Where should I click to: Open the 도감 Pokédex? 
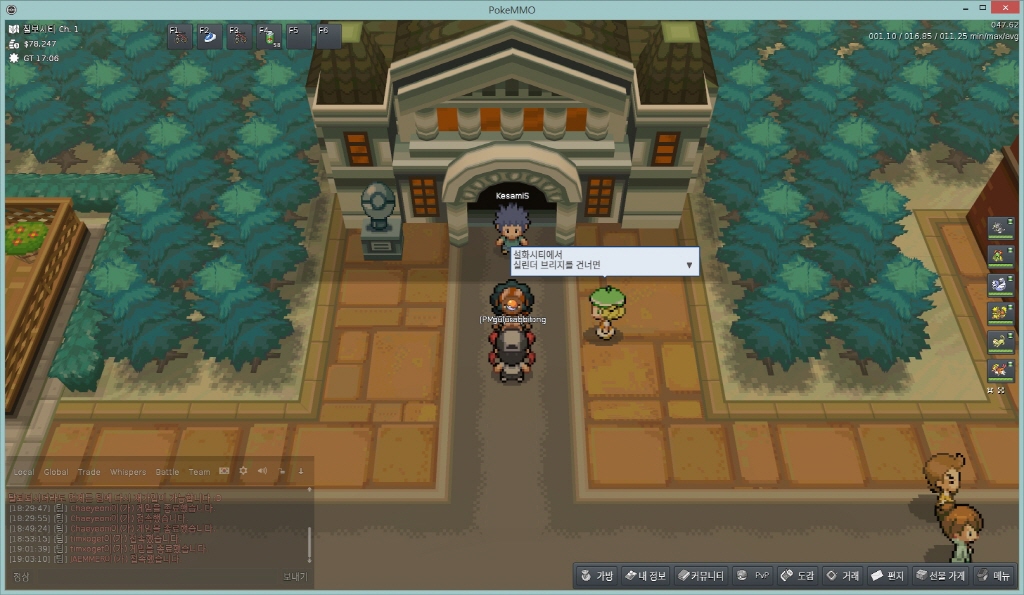pos(797,576)
